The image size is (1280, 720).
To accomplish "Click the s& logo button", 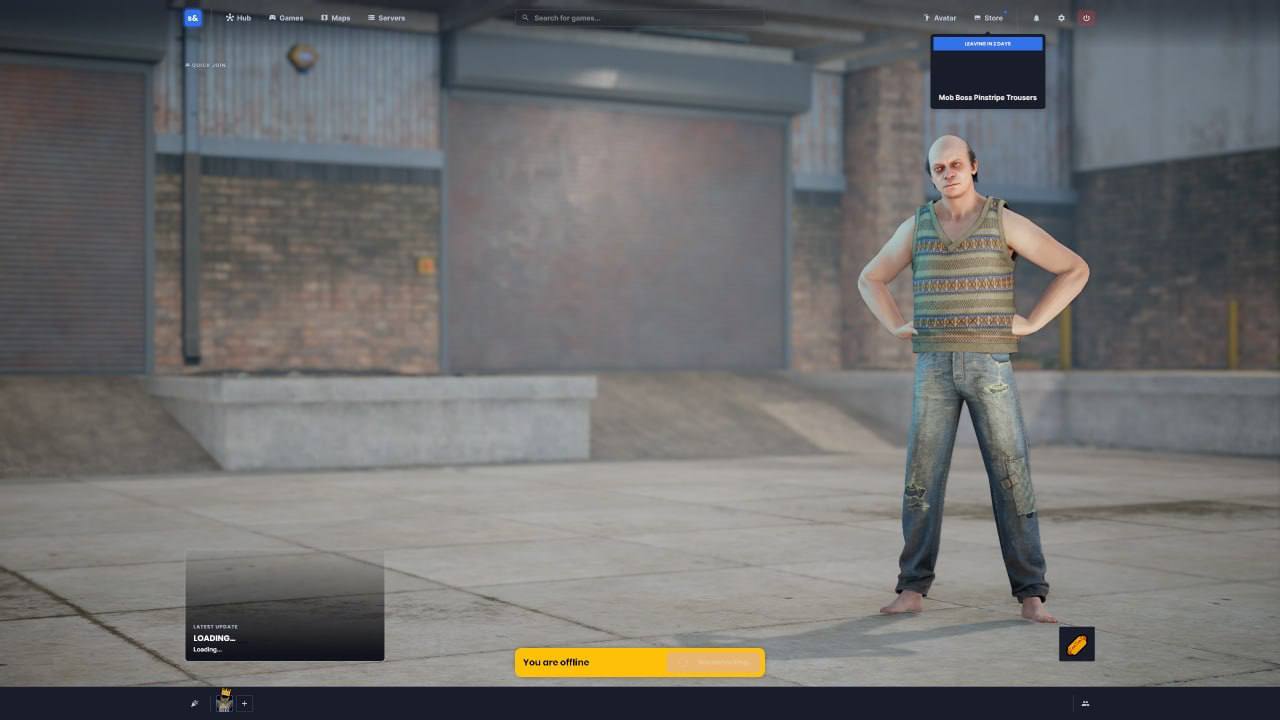I will pos(193,18).
